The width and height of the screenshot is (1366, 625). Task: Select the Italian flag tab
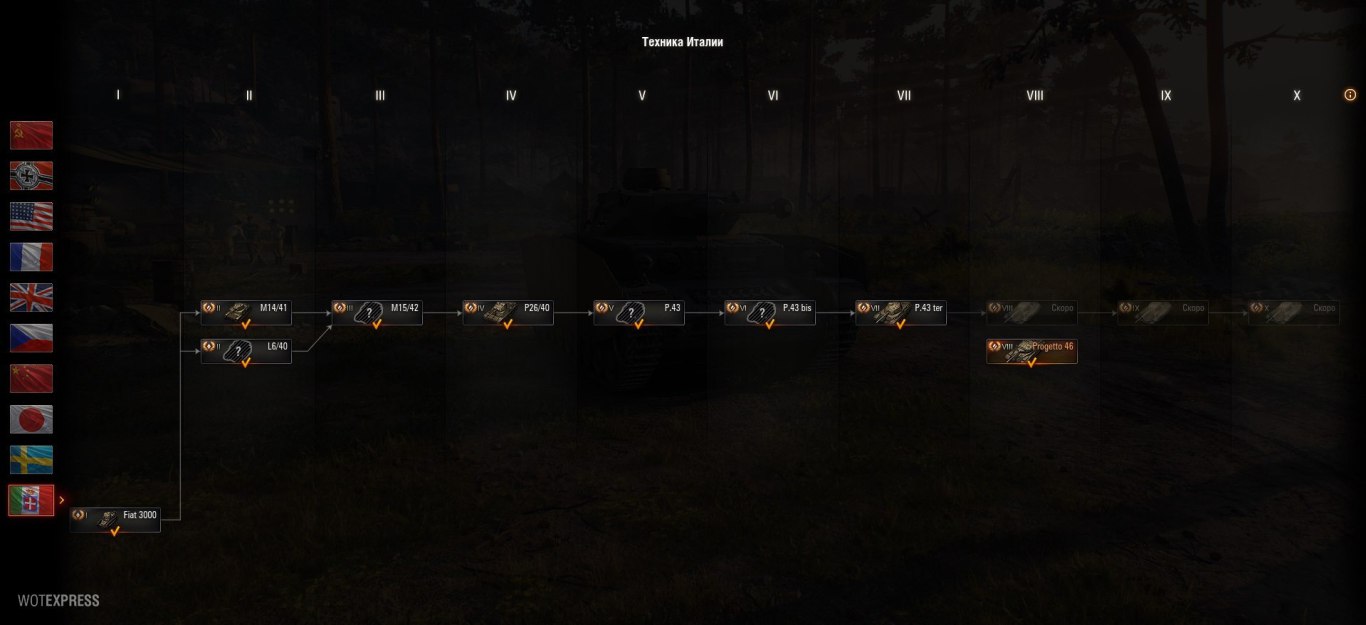click(x=31, y=500)
